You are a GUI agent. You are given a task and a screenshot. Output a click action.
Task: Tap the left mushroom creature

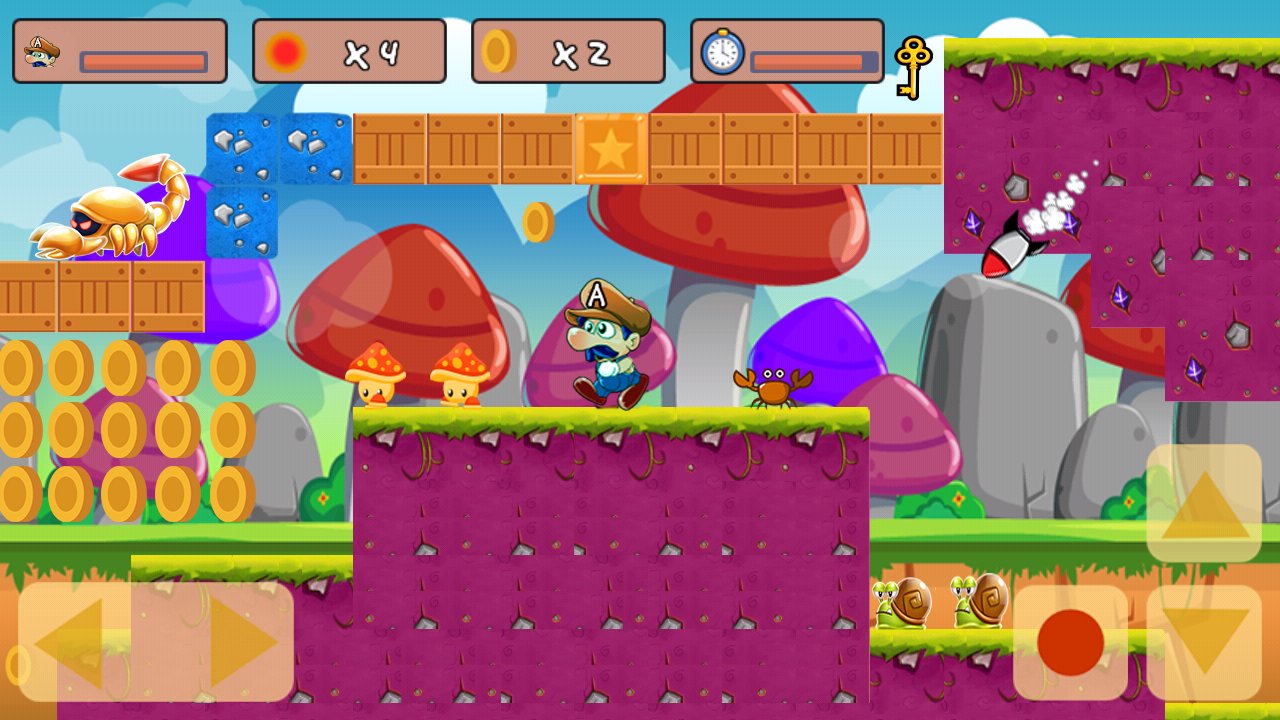click(x=374, y=378)
